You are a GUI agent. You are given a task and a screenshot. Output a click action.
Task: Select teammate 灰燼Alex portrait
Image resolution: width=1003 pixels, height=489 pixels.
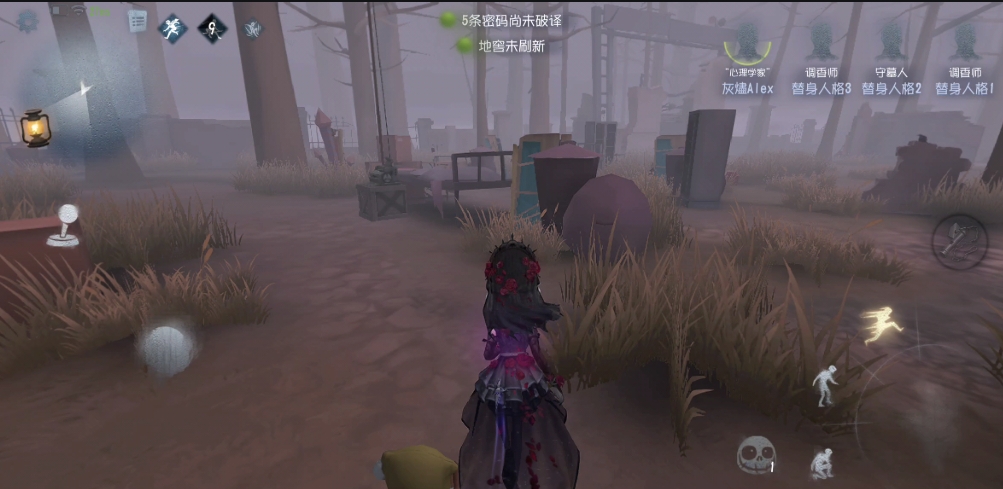coord(747,44)
